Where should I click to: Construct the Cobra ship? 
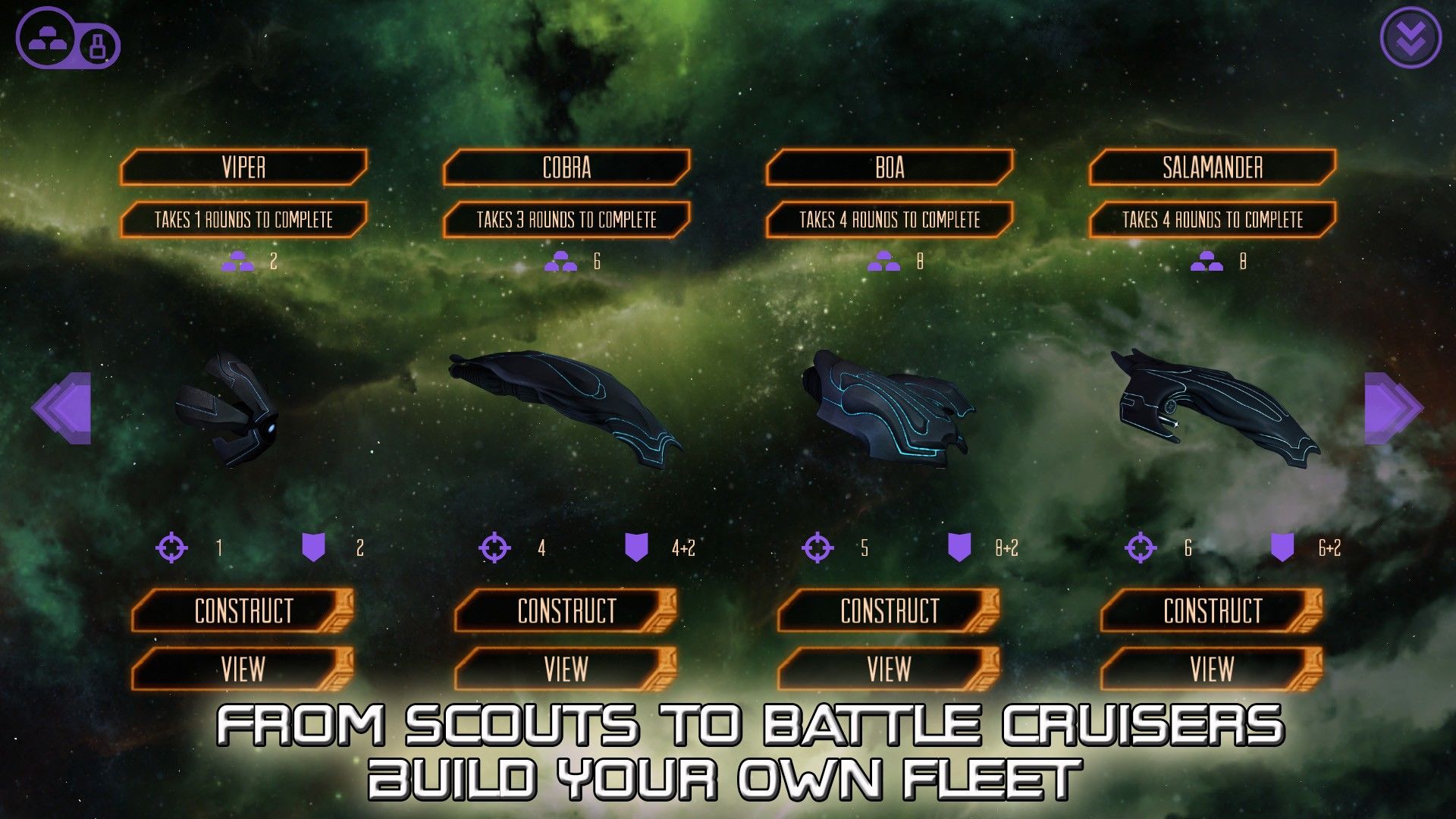(x=566, y=610)
